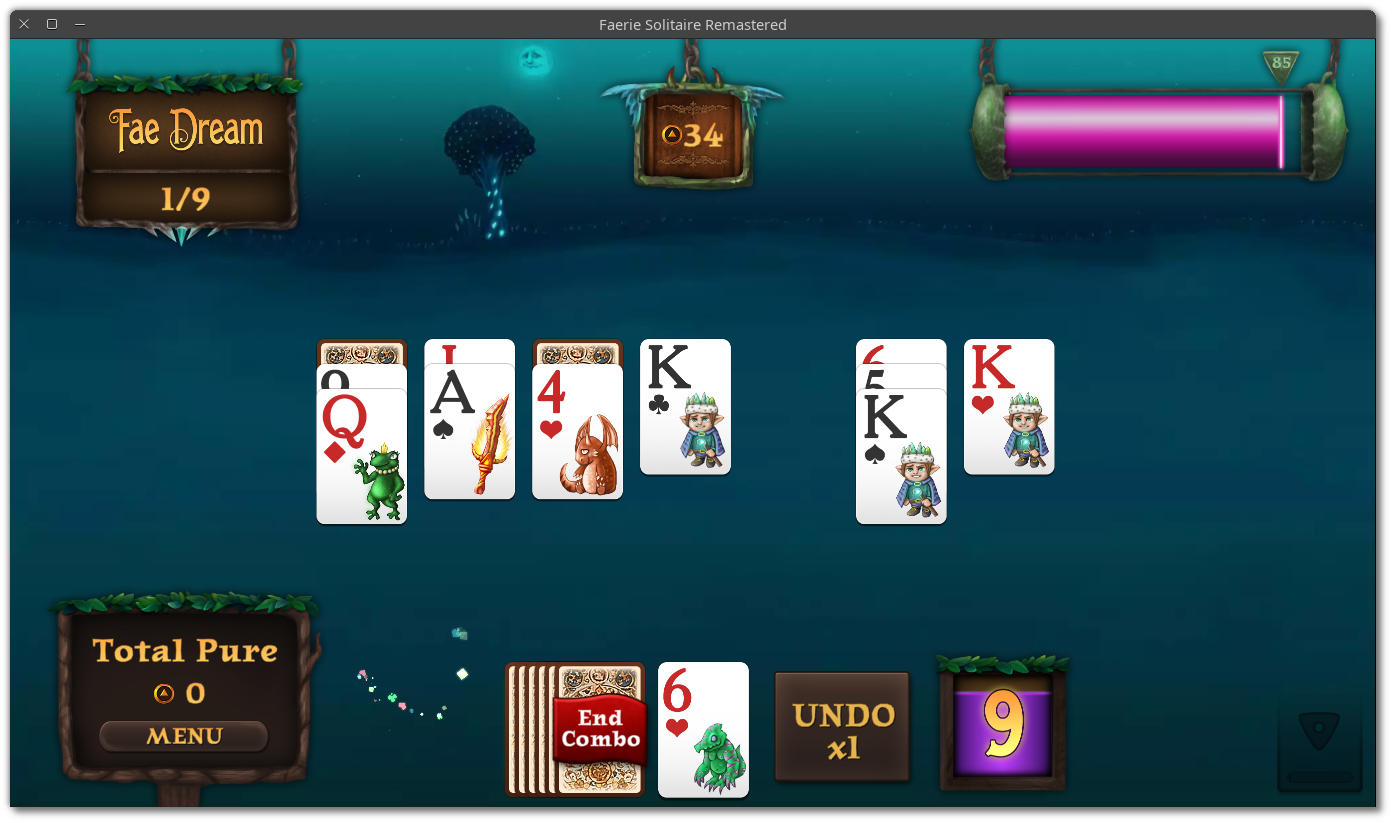Select the 6 of Hearts foundation card
Screen dimensions: 1392x823
[703, 730]
